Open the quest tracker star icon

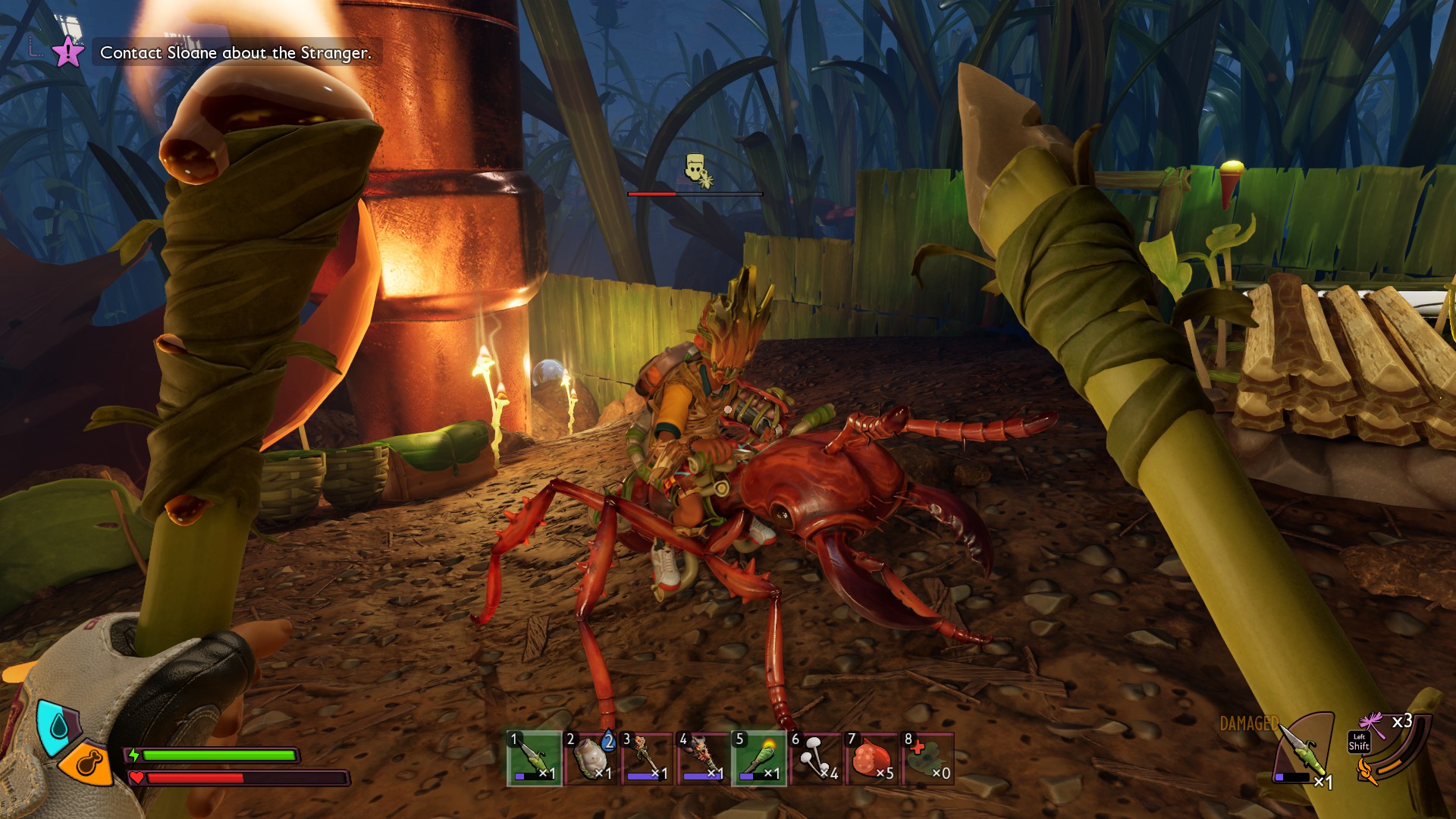point(67,52)
